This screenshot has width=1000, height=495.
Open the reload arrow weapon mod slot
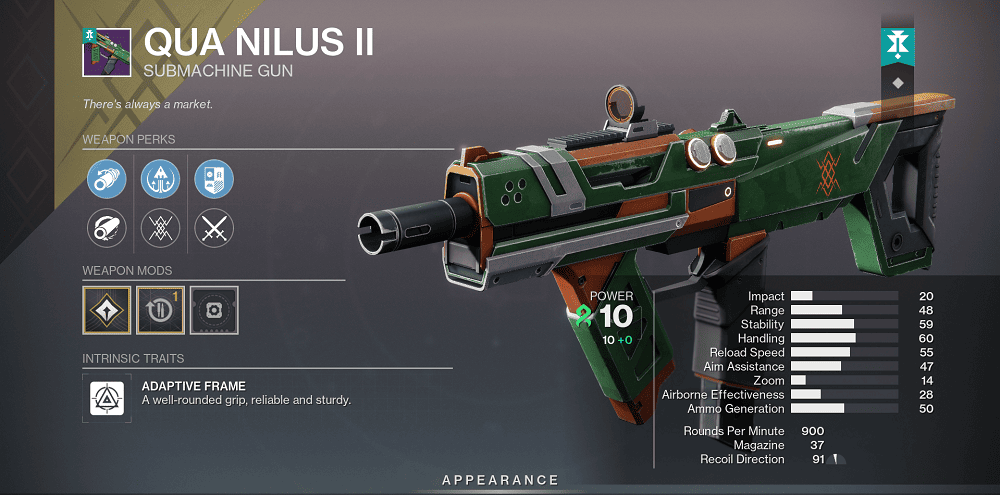(x=159, y=310)
